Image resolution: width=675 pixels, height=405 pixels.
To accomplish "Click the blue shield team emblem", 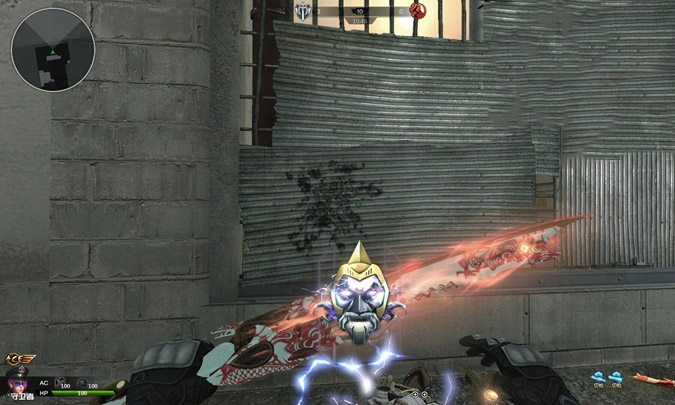I will tap(300, 11).
